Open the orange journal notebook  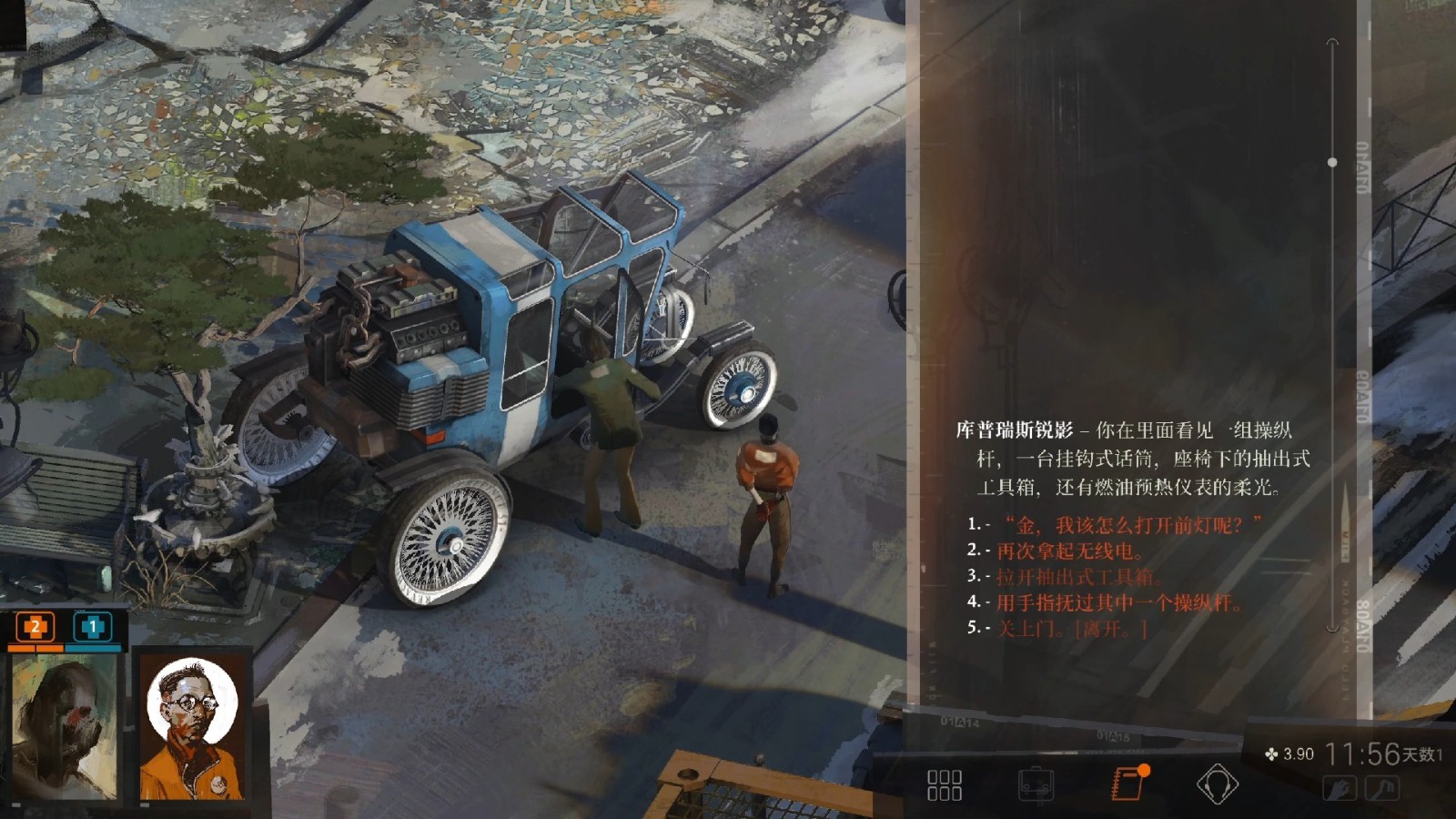coord(1128,783)
